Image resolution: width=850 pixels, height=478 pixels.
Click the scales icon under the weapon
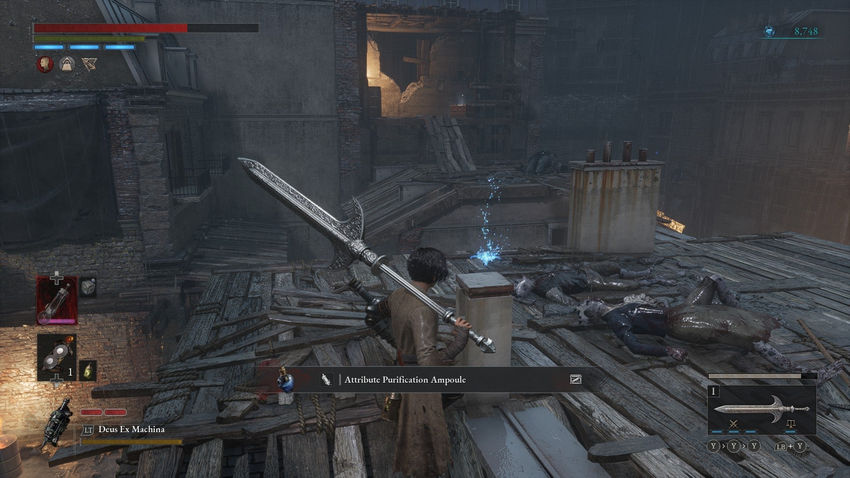[790, 424]
